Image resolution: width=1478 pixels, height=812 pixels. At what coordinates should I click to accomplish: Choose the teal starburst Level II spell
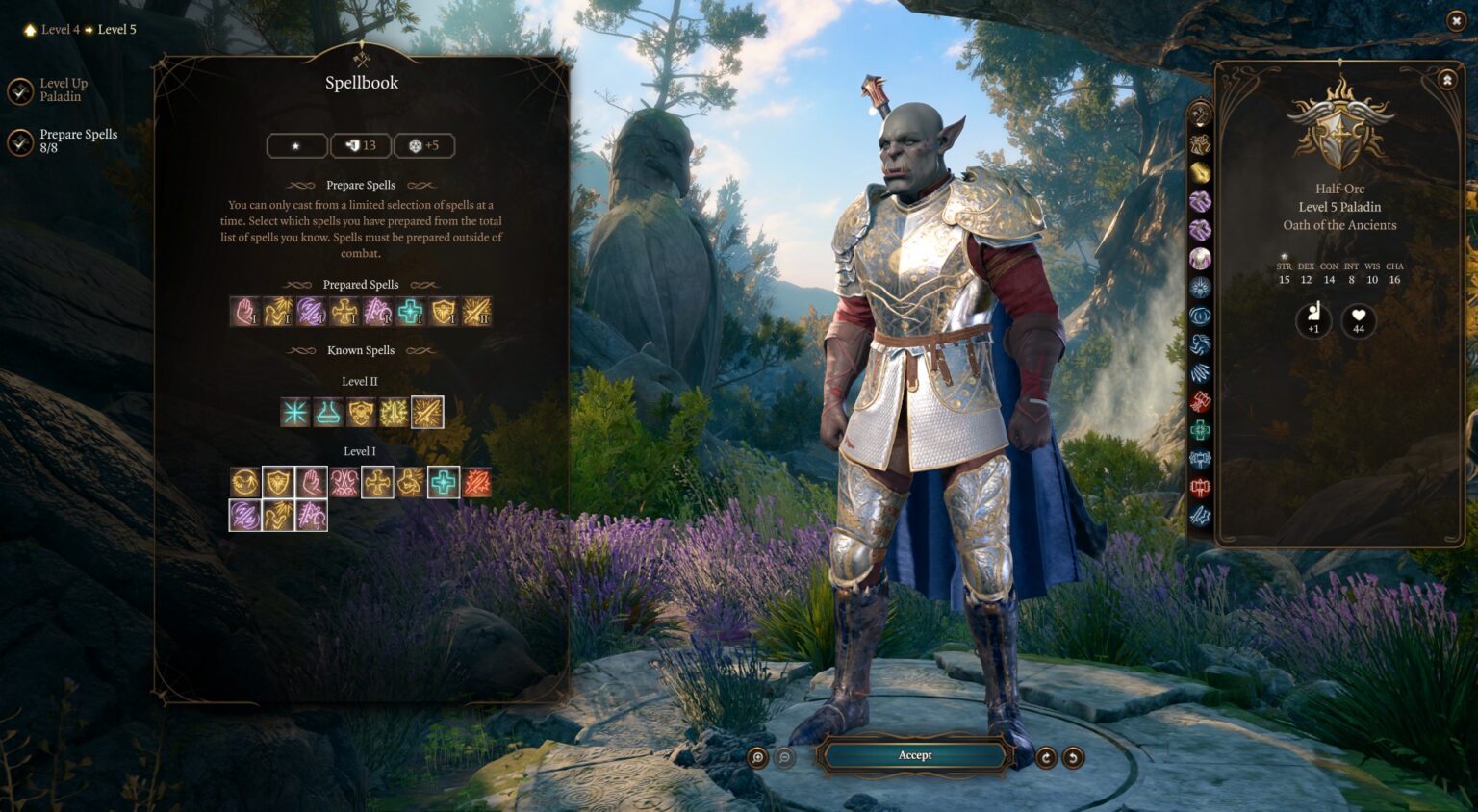coord(295,413)
